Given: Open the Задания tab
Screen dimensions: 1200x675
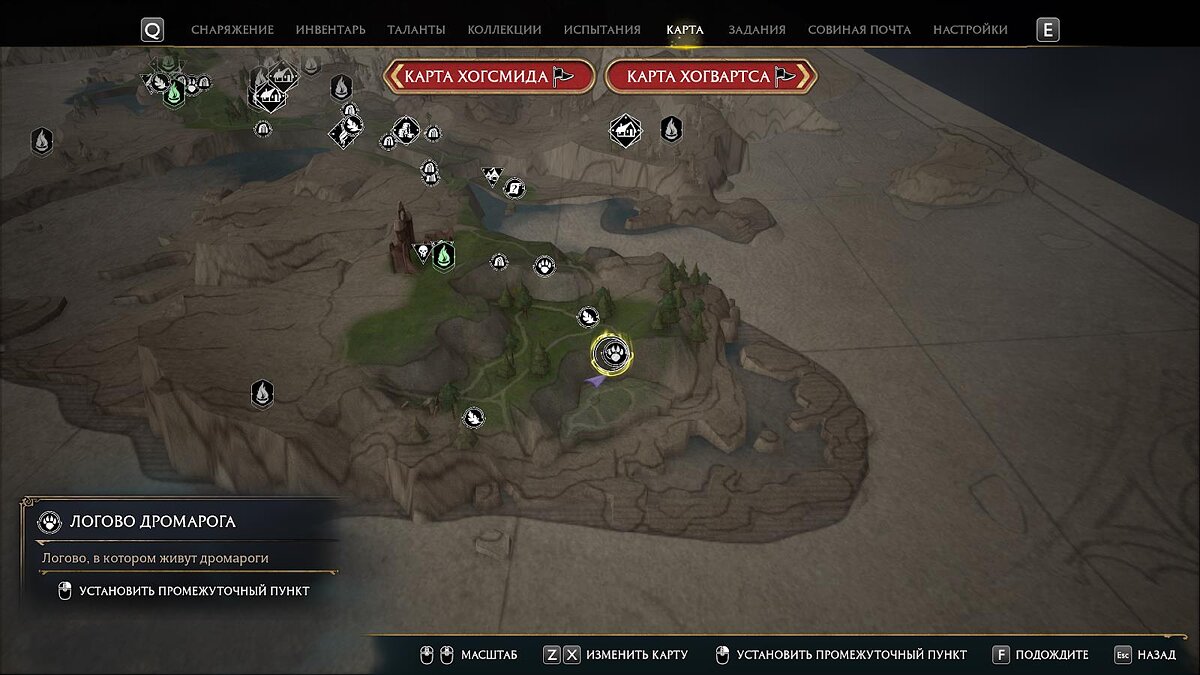Looking at the screenshot, I should pos(756,30).
